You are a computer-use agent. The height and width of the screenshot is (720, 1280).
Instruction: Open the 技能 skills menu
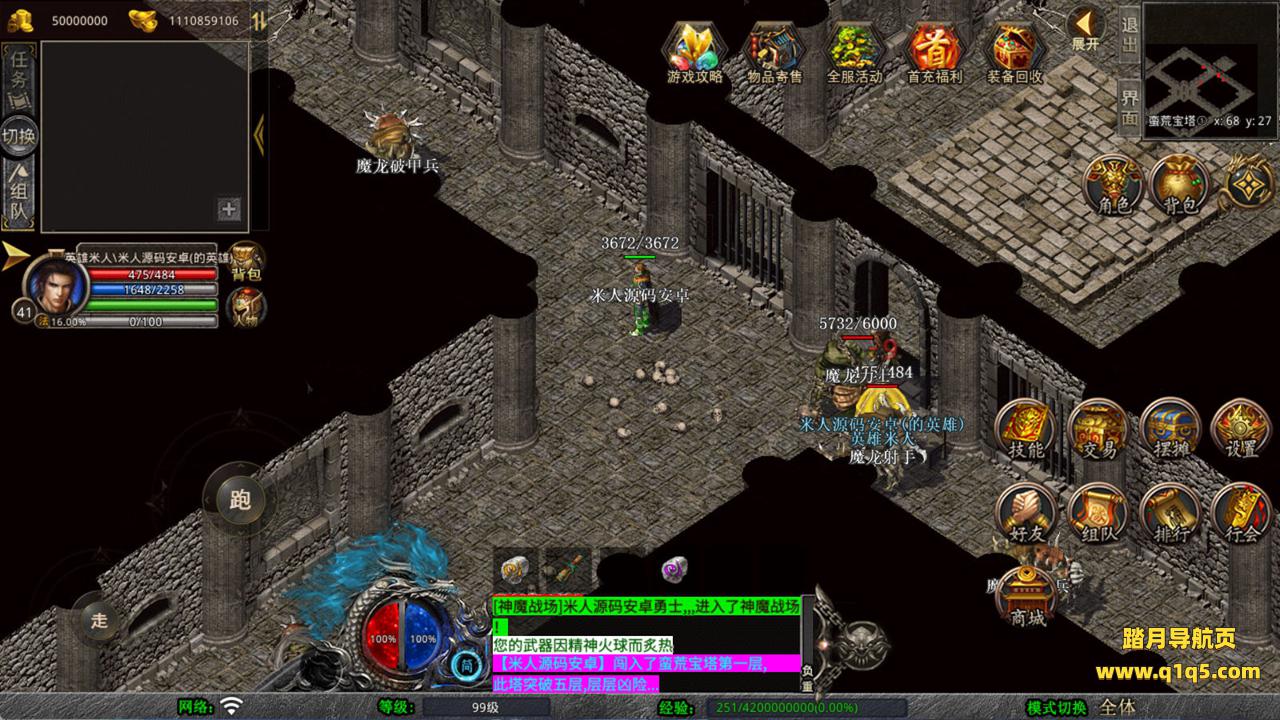(x=1027, y=430)
